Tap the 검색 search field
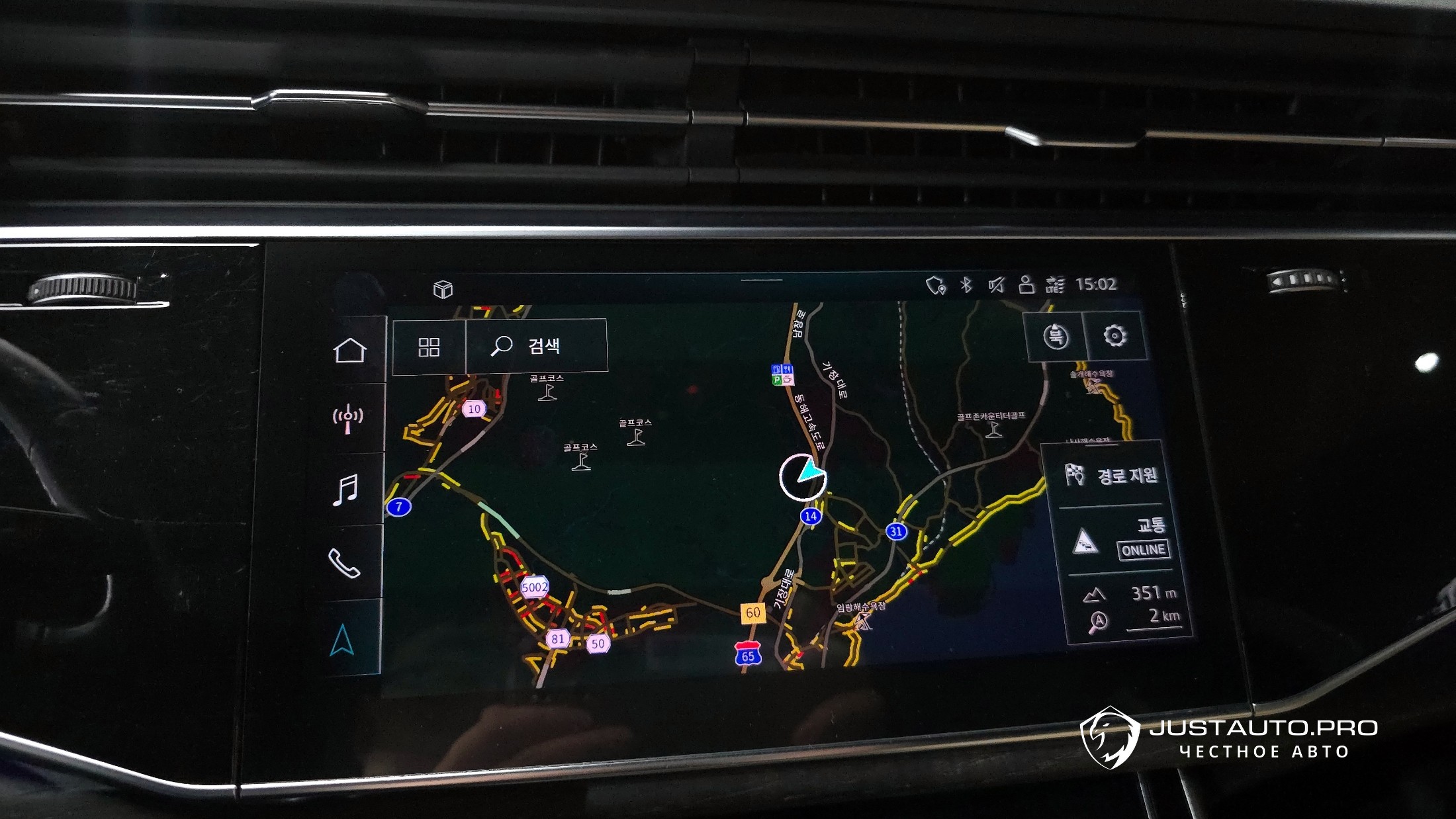This screenshot has height=819, width=1456. [x=537, y=345]
